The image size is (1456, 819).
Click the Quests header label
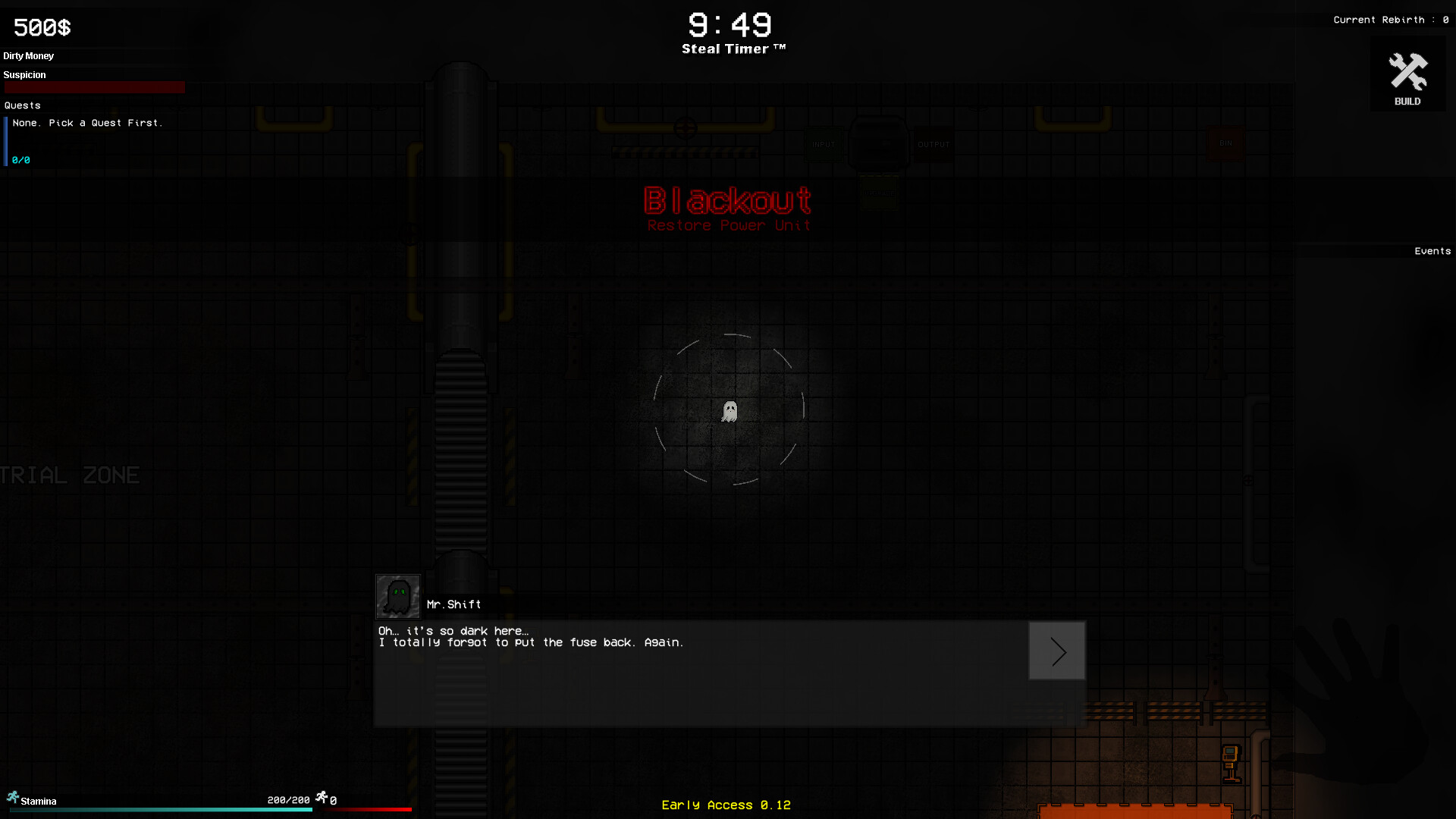click(x=22, y=105)
